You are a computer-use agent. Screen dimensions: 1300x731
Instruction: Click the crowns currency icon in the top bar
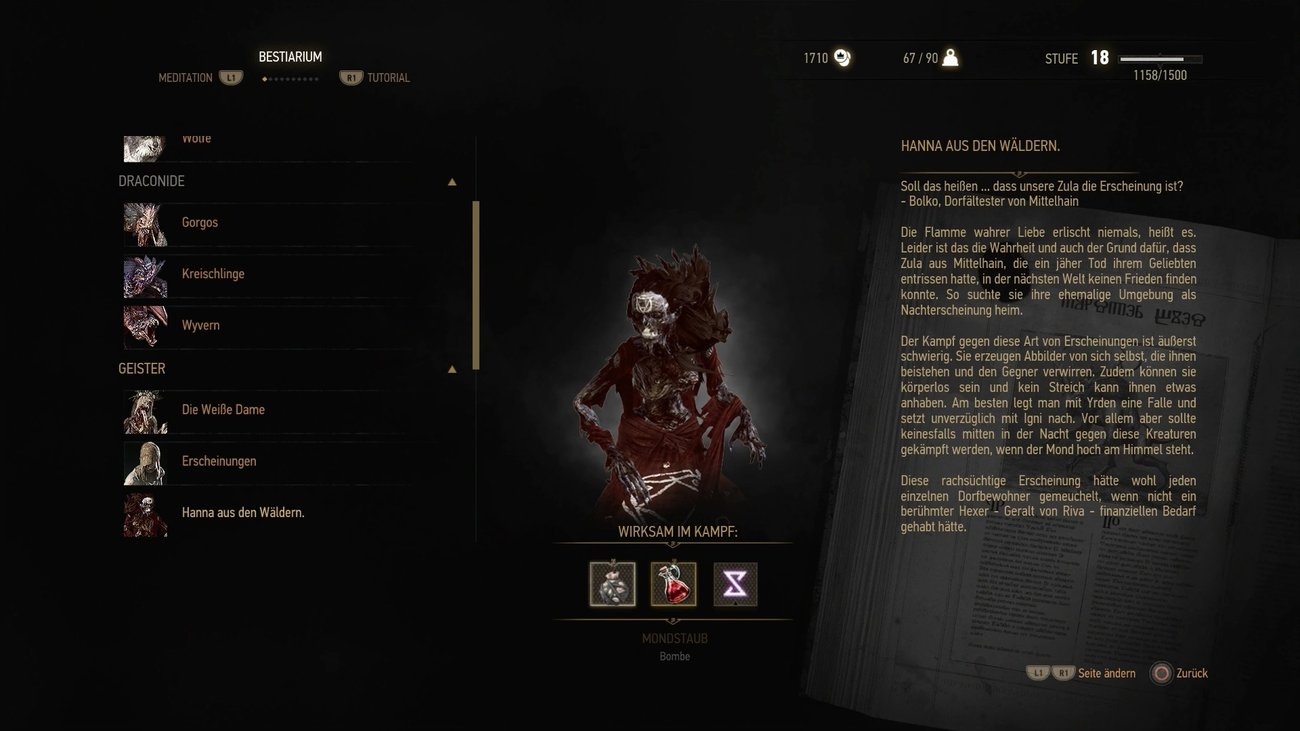(840, 58)
